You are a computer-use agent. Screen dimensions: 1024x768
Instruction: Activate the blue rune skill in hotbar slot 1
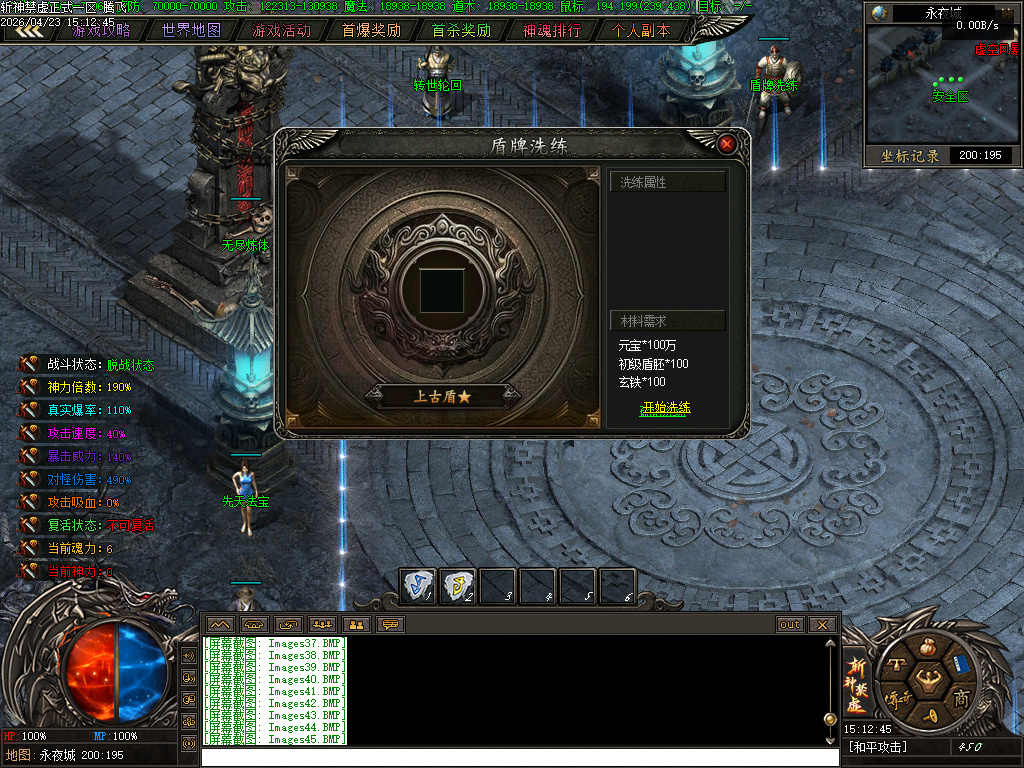(419, 586)
